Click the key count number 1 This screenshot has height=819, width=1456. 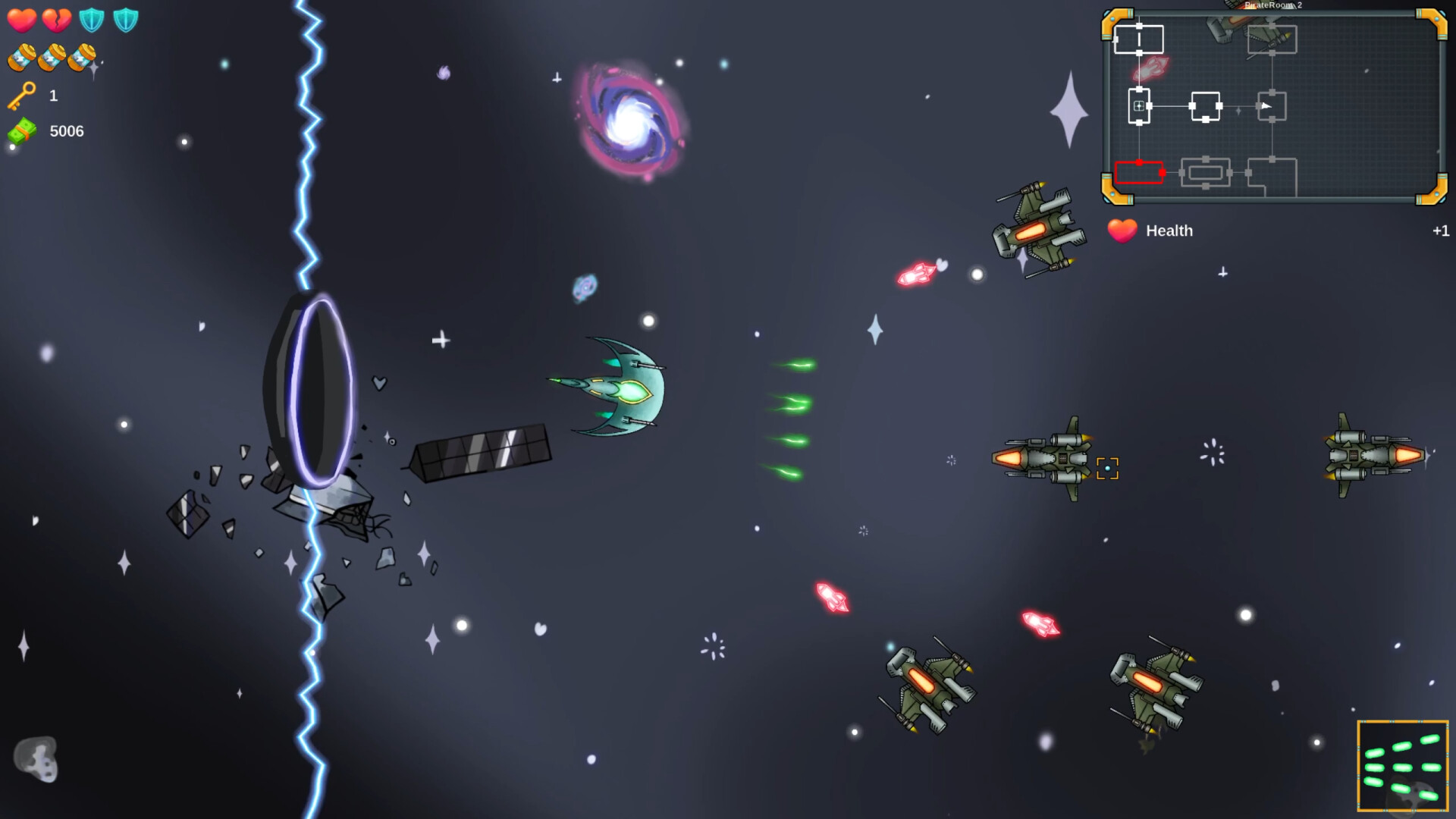click(x=53, y=96)
